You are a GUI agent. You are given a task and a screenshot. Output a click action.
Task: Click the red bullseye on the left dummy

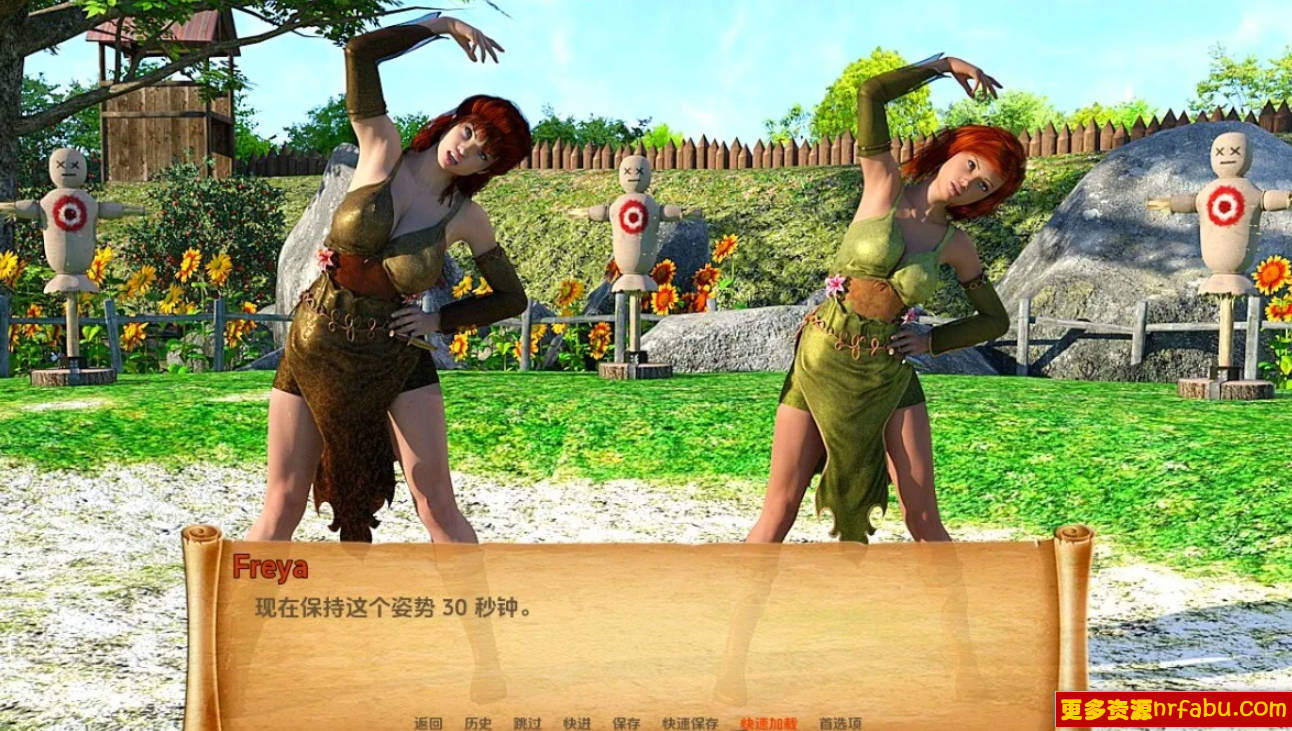pos(67,213)
